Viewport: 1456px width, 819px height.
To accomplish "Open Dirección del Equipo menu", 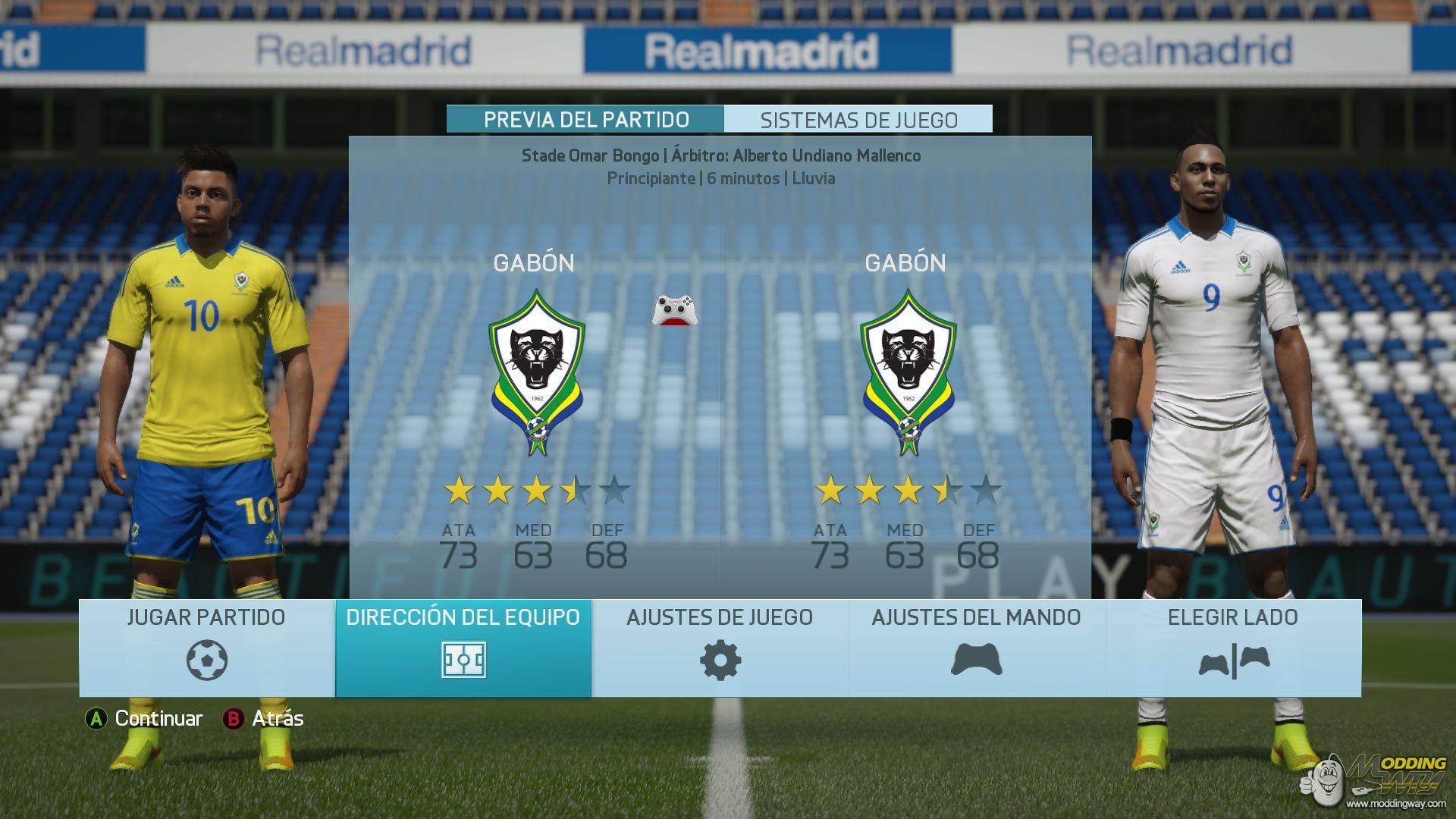I will point(463,648).
